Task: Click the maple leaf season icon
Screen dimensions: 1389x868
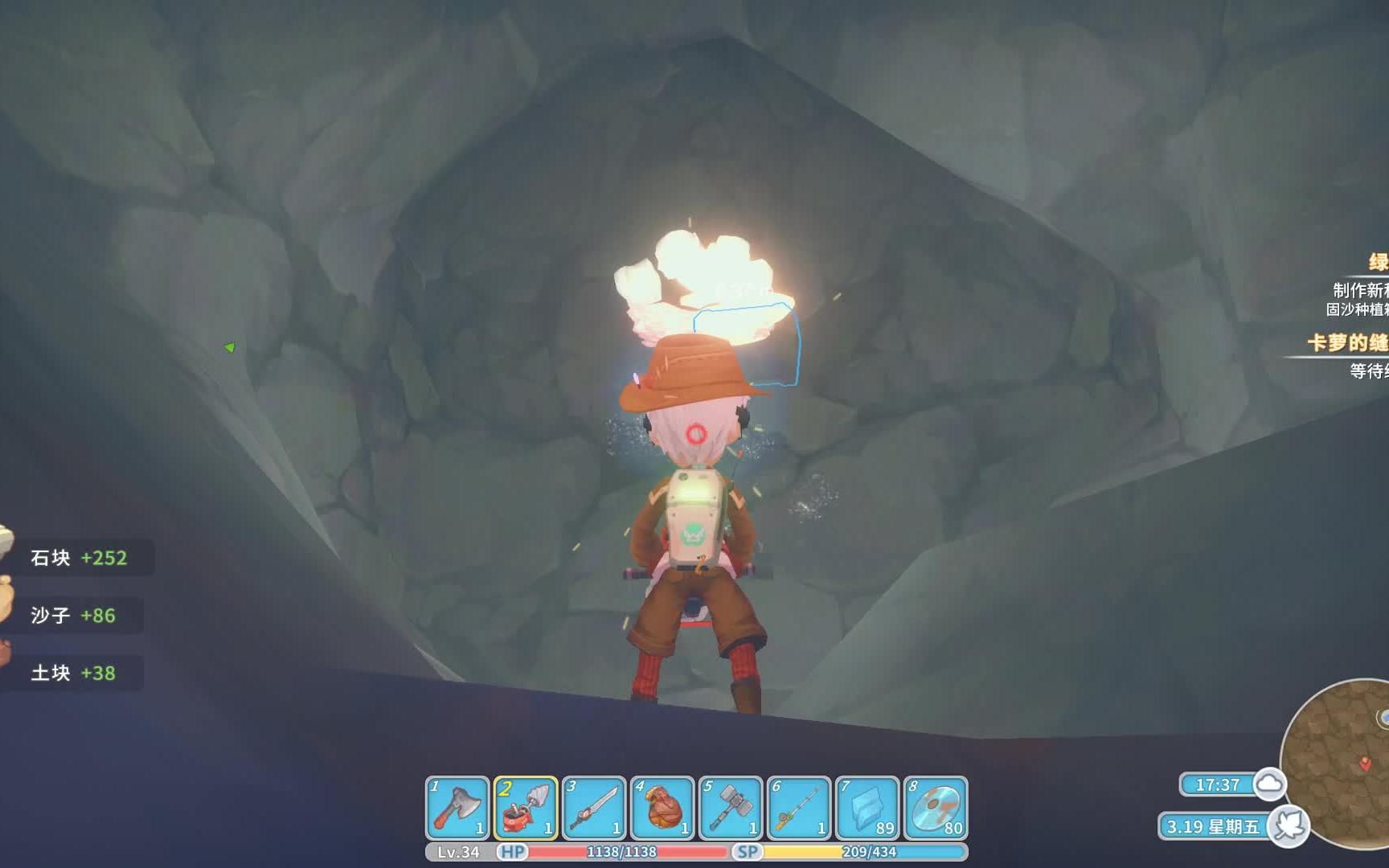Action: click(1289, 825)
